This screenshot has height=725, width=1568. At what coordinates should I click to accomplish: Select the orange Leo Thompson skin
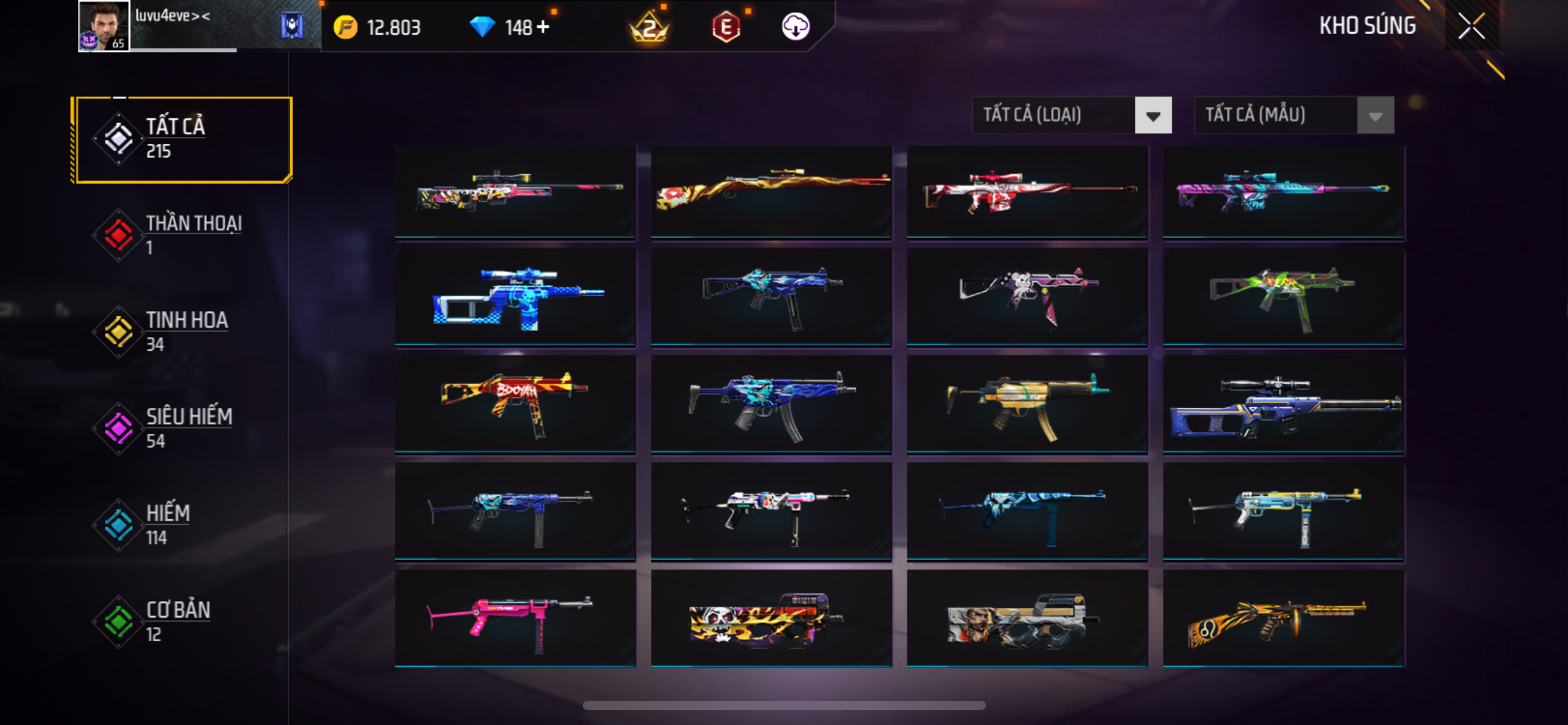point(1283,618)
